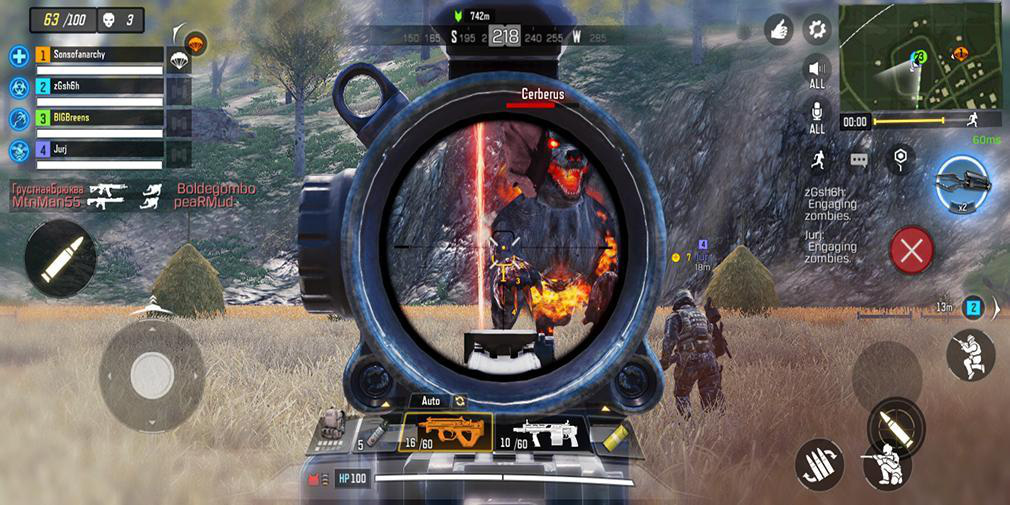Image resolution: width=1010 pixels, height=505 pixels.
Task: Activate the map ping marker button
Action: point(900,158)
